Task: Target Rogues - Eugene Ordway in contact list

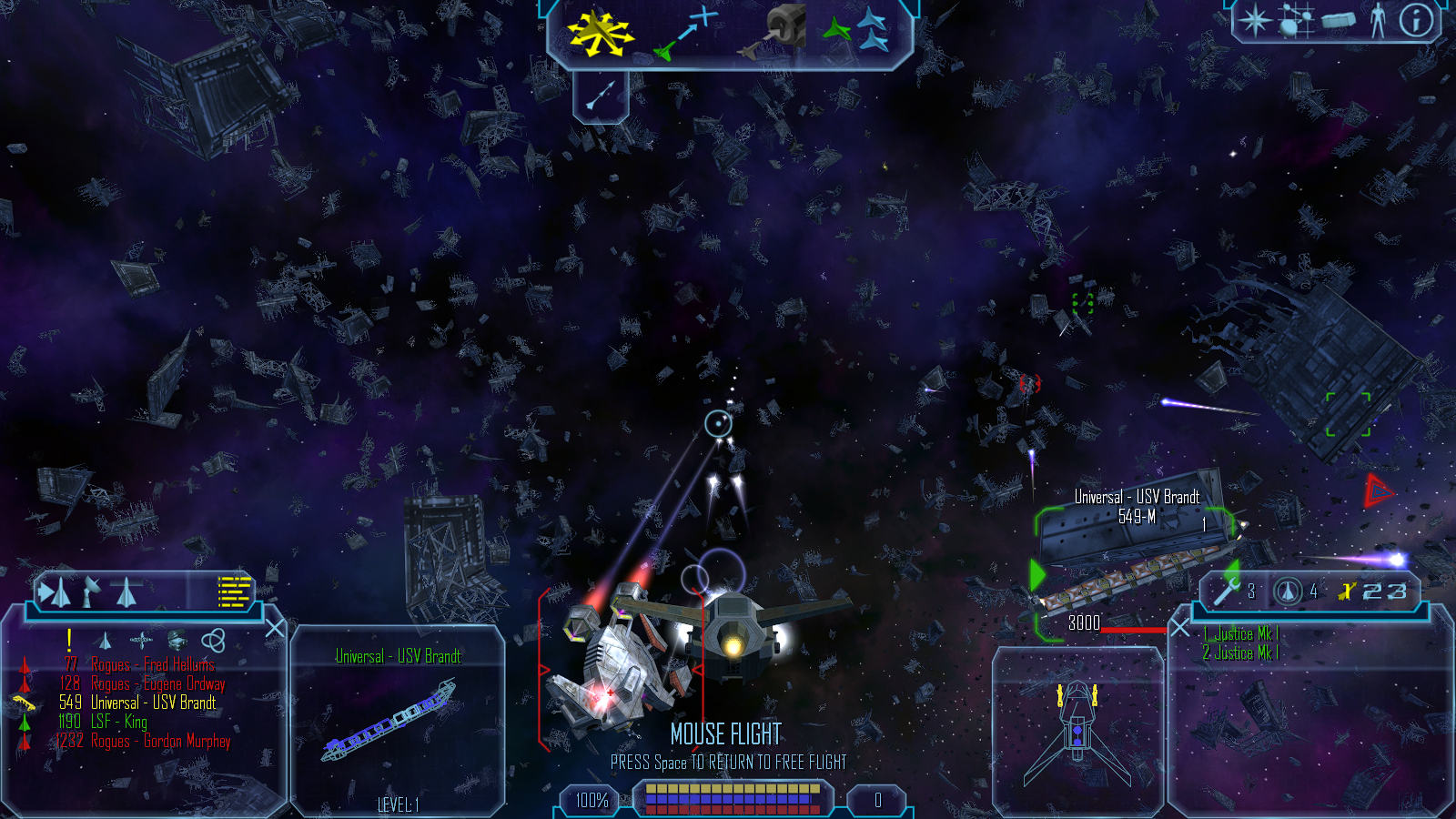Action: click(x=157, y=684)
